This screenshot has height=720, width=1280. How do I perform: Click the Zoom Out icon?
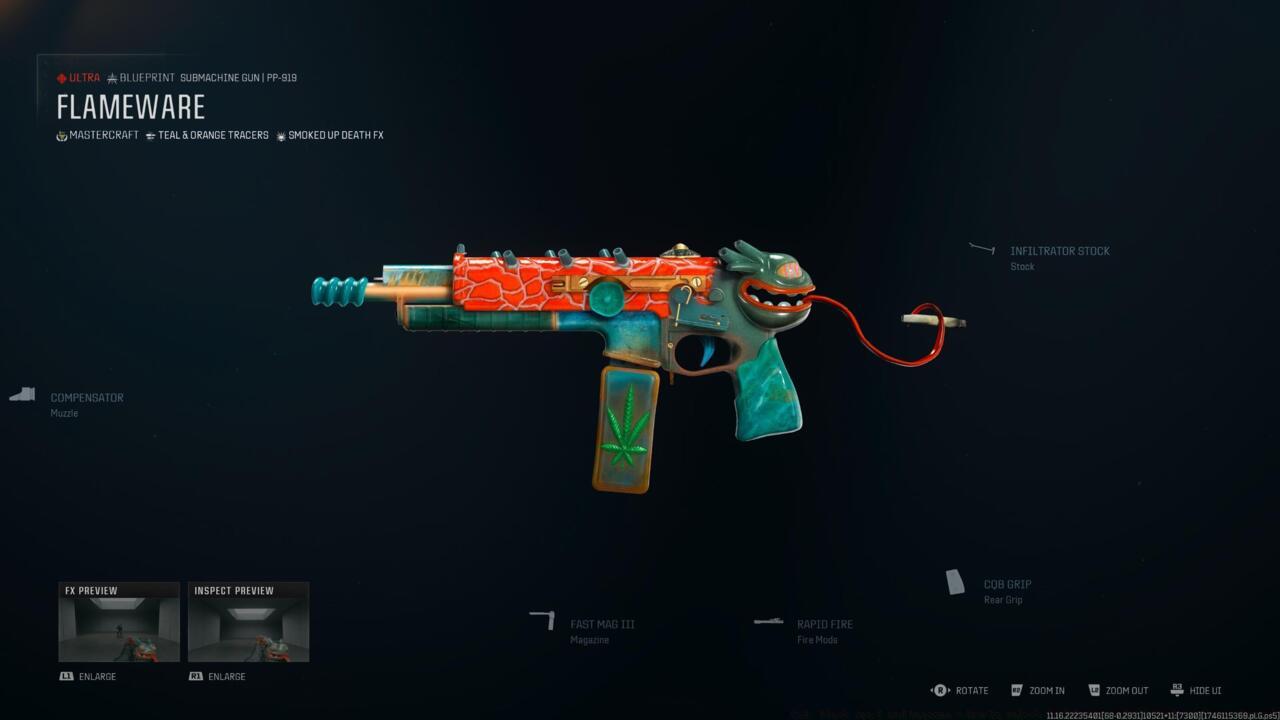point(1096,690)
